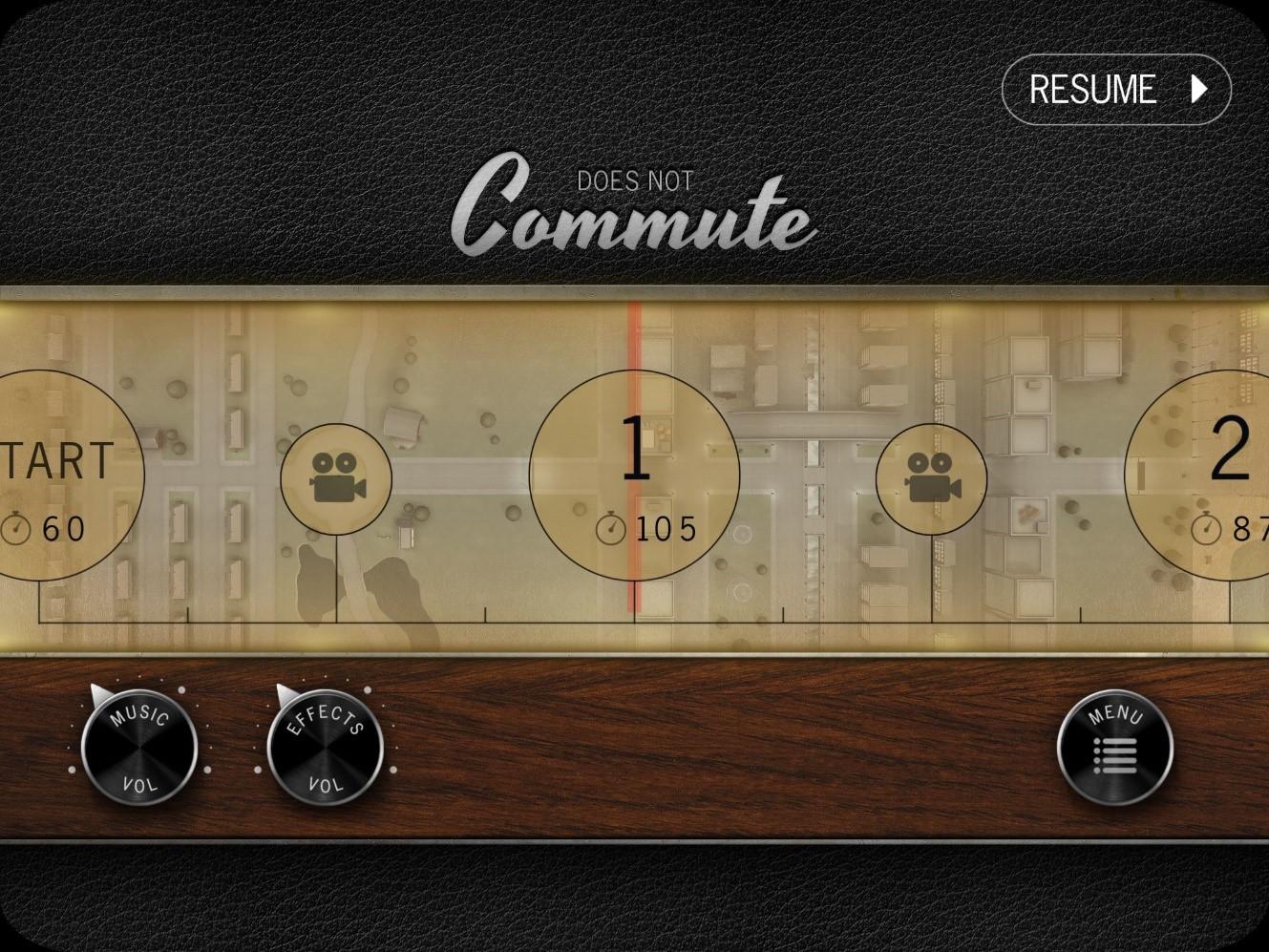Select checkpoint 1 on the timeline

click(x=634, y=475)
